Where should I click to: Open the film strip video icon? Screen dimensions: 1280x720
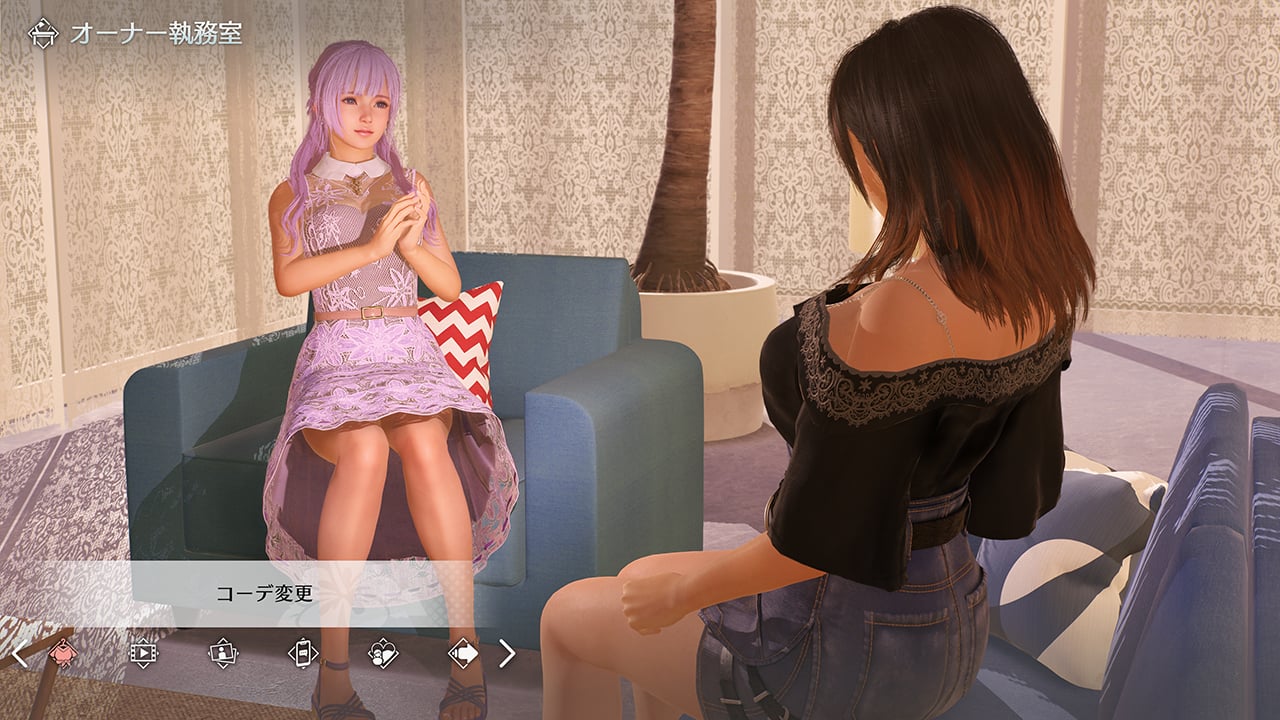click(x=143, y=653)
